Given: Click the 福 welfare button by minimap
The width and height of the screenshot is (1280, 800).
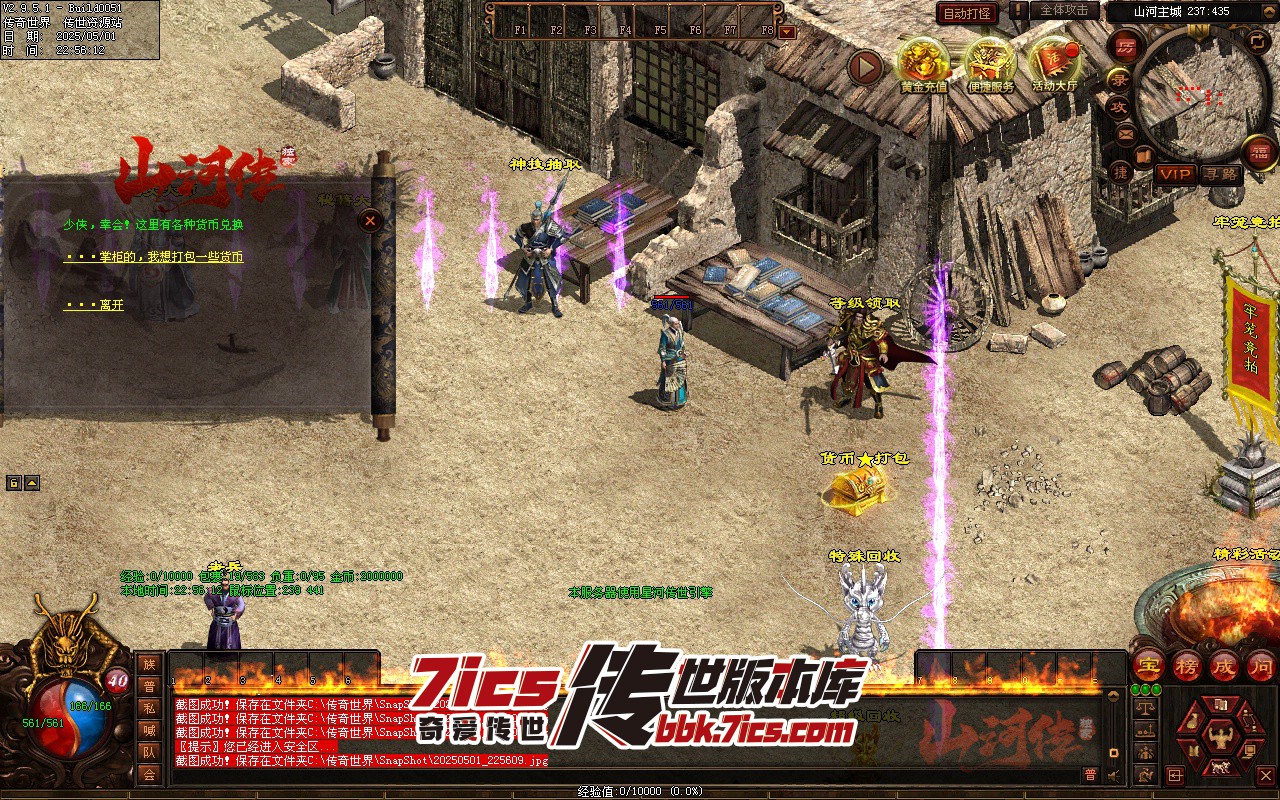Looking at the screenshot, I should [1260, 153].
